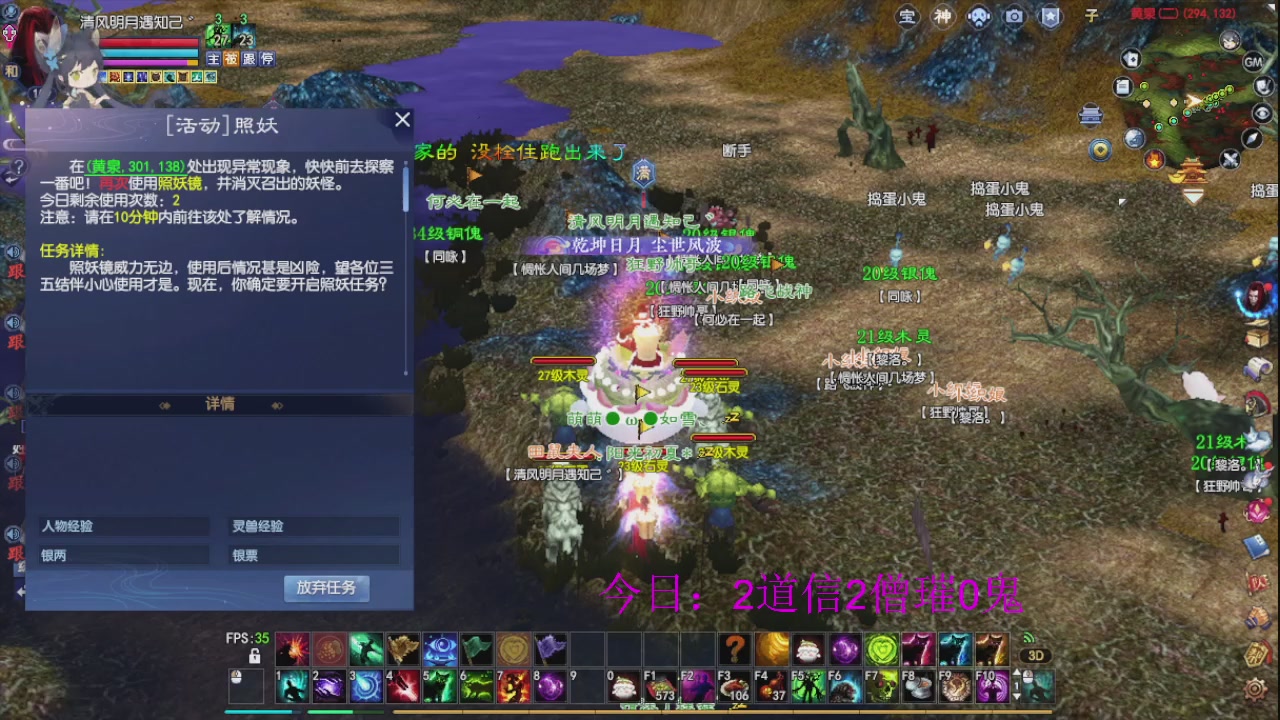Open the star badge icon on top bar

[1050, 17]
